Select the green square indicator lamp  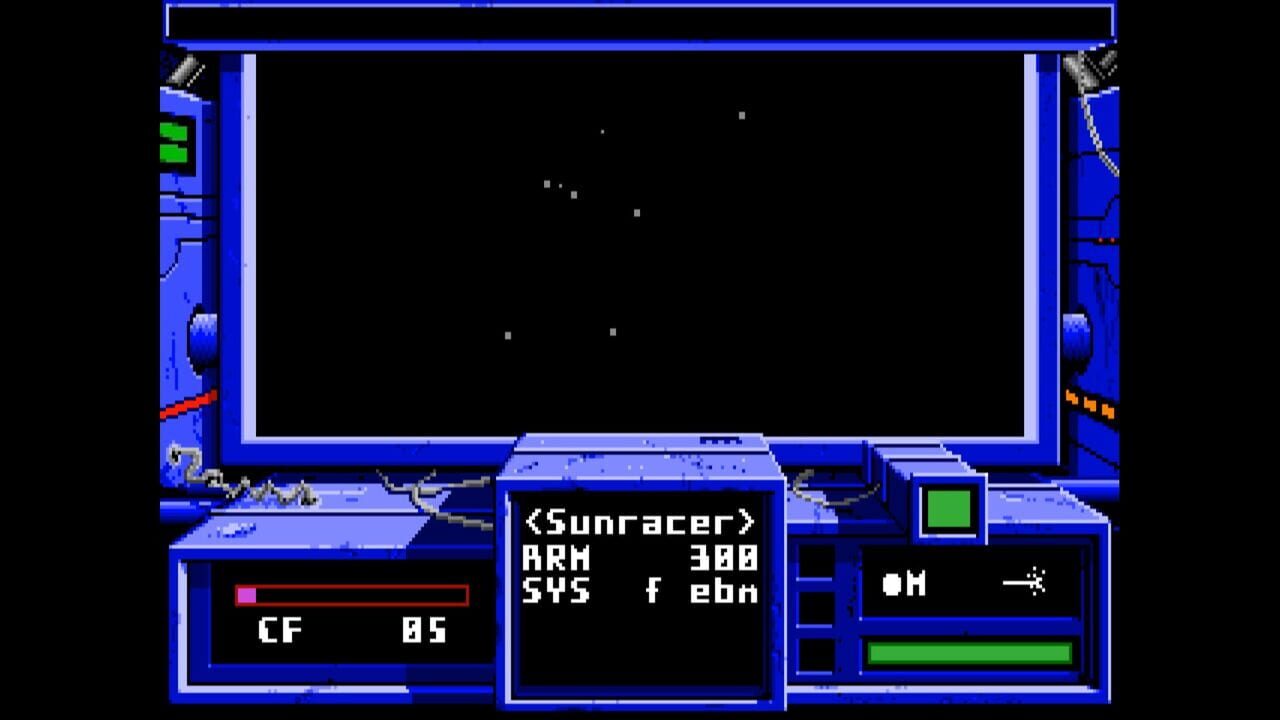[x=949, y=509]
